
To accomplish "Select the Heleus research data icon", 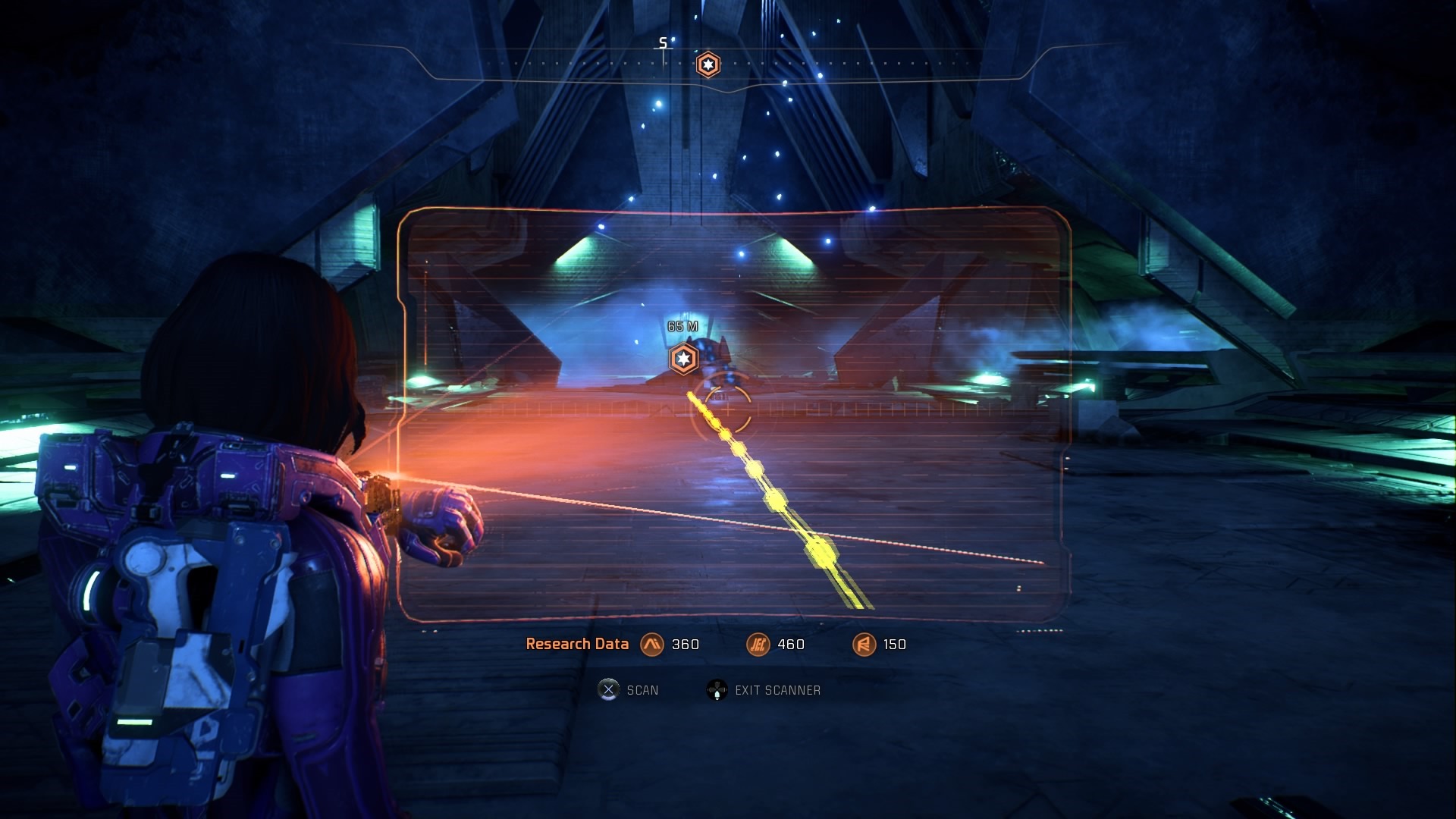I will [758, 645].
